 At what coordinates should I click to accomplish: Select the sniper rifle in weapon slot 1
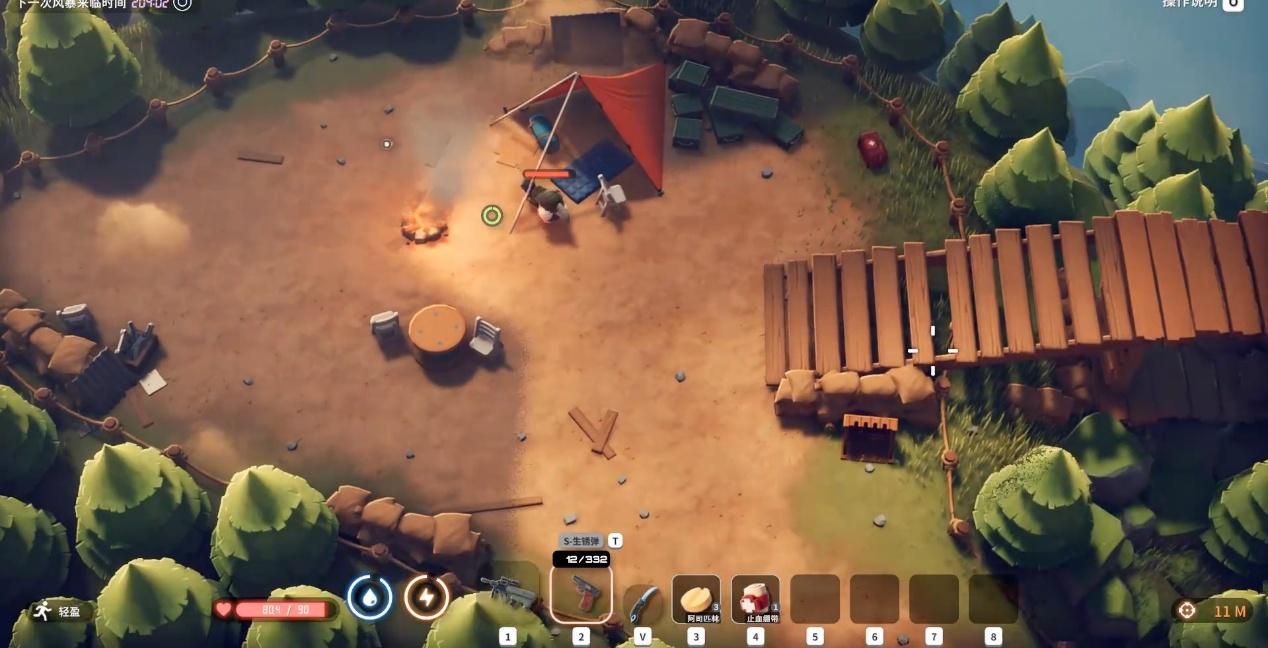tap(509, 592)
